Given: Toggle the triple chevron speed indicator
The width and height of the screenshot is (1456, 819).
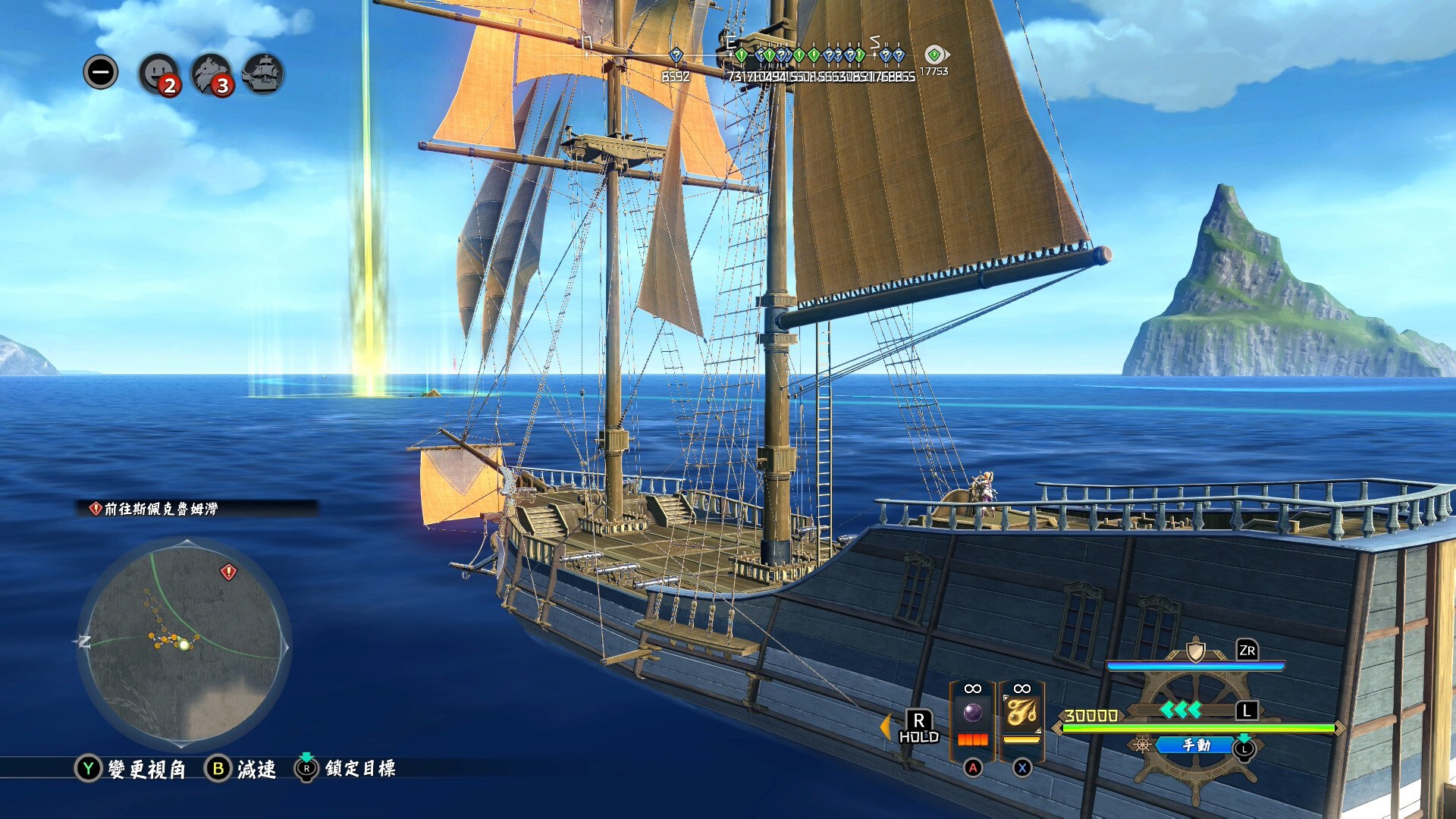Looking at the screenshot, I should (1180, 711).
